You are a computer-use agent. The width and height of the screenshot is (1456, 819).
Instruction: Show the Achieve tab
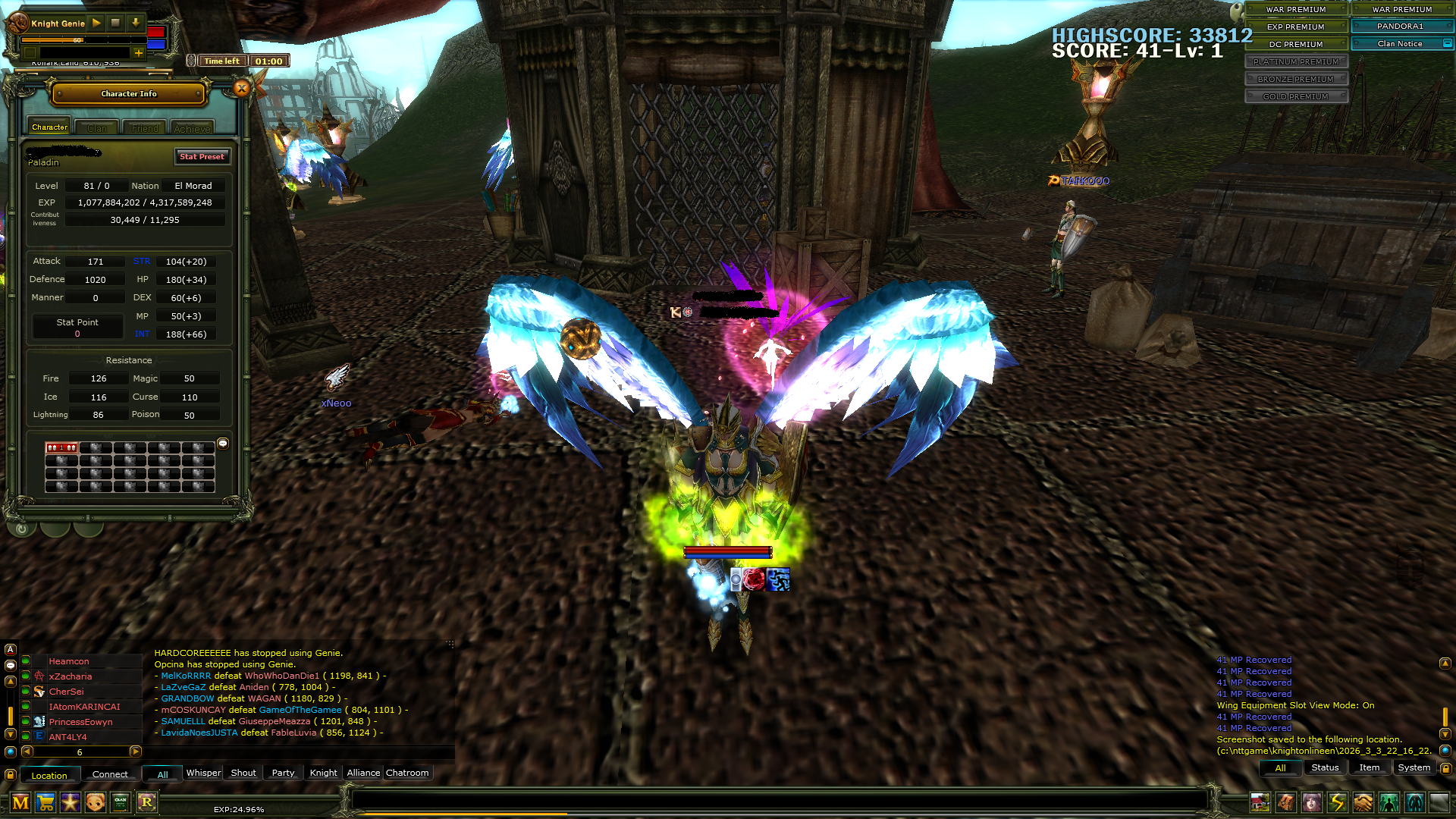192,128
